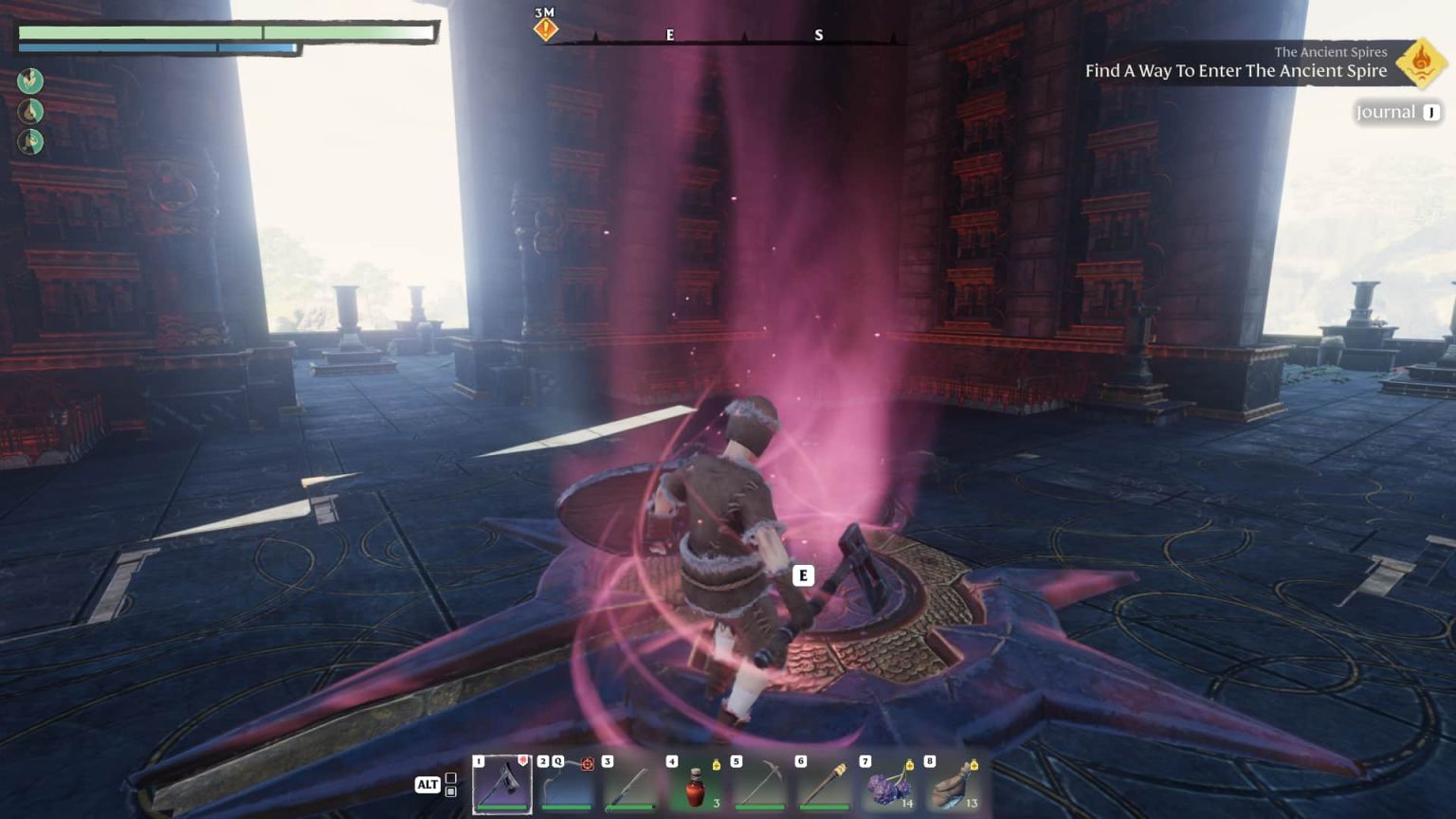Expand the third buff indicator on left edge

(30, 139)
